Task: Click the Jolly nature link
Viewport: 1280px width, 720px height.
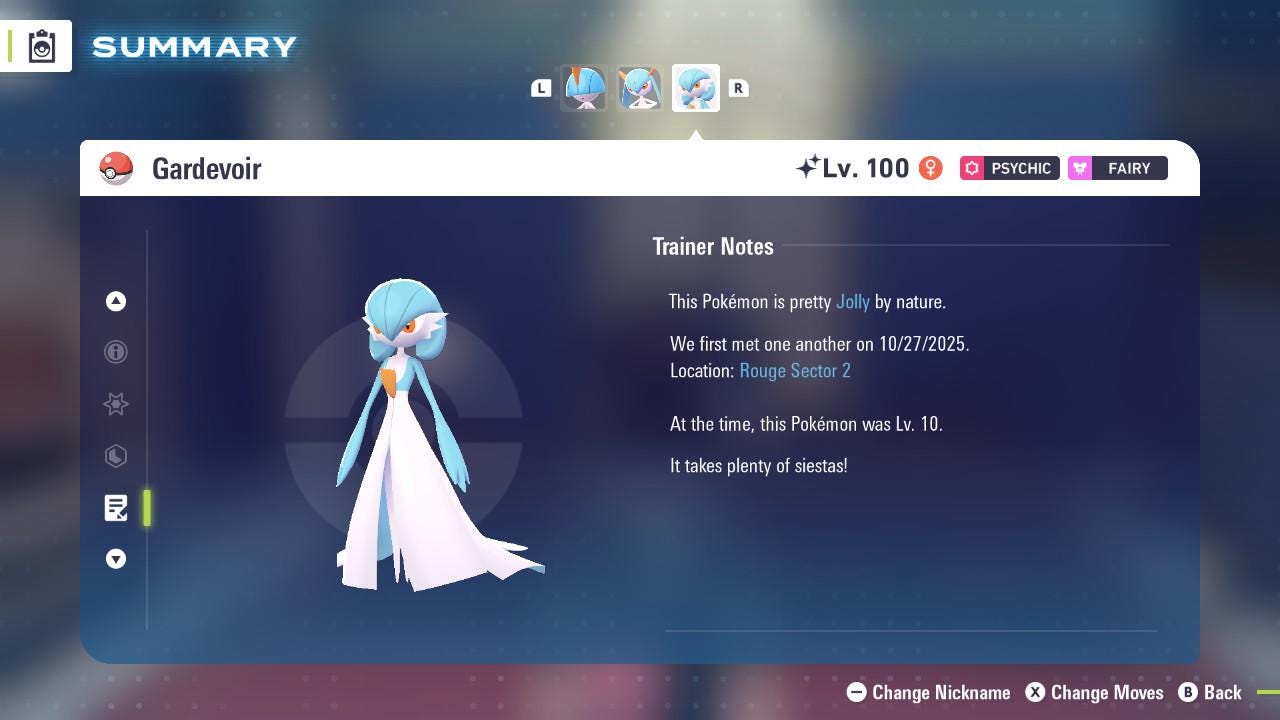Action: coord(853,301)
